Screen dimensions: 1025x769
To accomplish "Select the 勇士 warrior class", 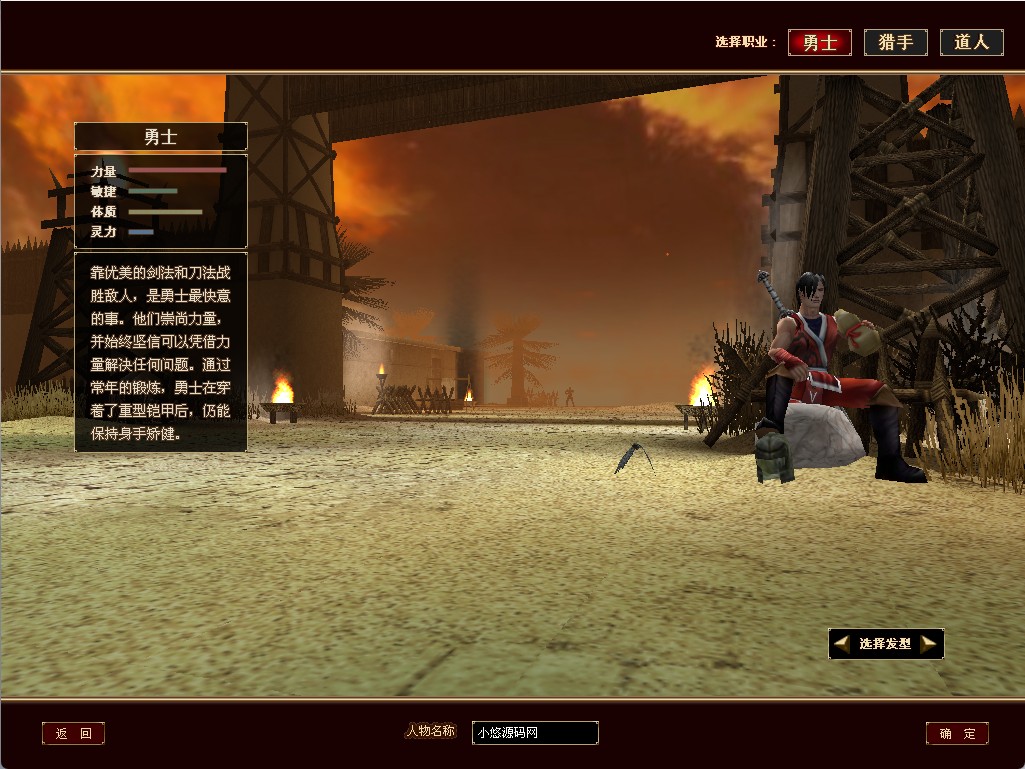I will (820, 42).
